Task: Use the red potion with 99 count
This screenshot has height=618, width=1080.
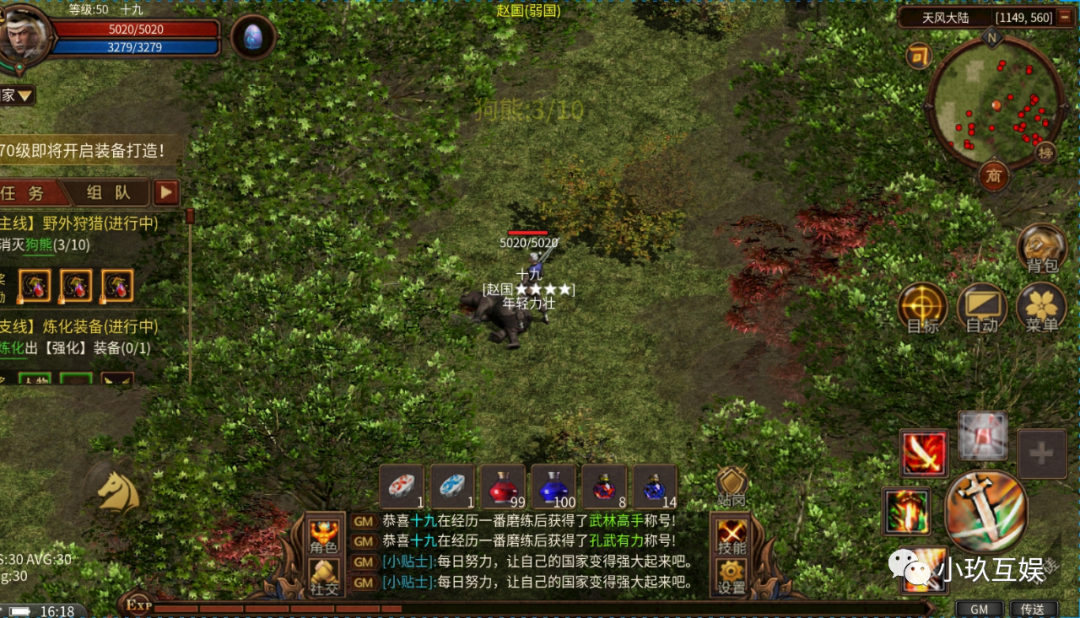Action: tap(502, 486)
